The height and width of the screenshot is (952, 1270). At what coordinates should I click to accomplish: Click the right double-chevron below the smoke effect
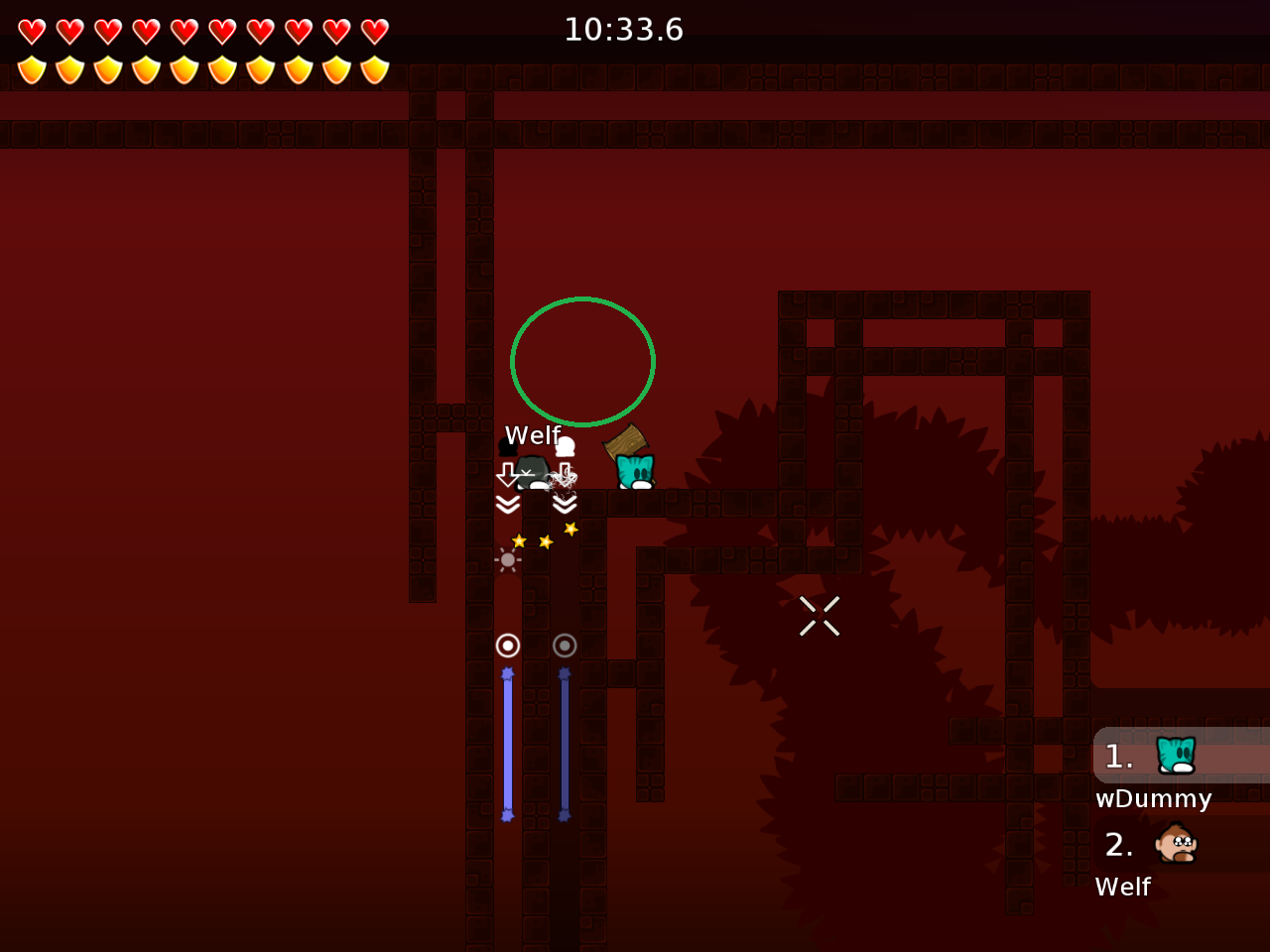coord(566,504)
